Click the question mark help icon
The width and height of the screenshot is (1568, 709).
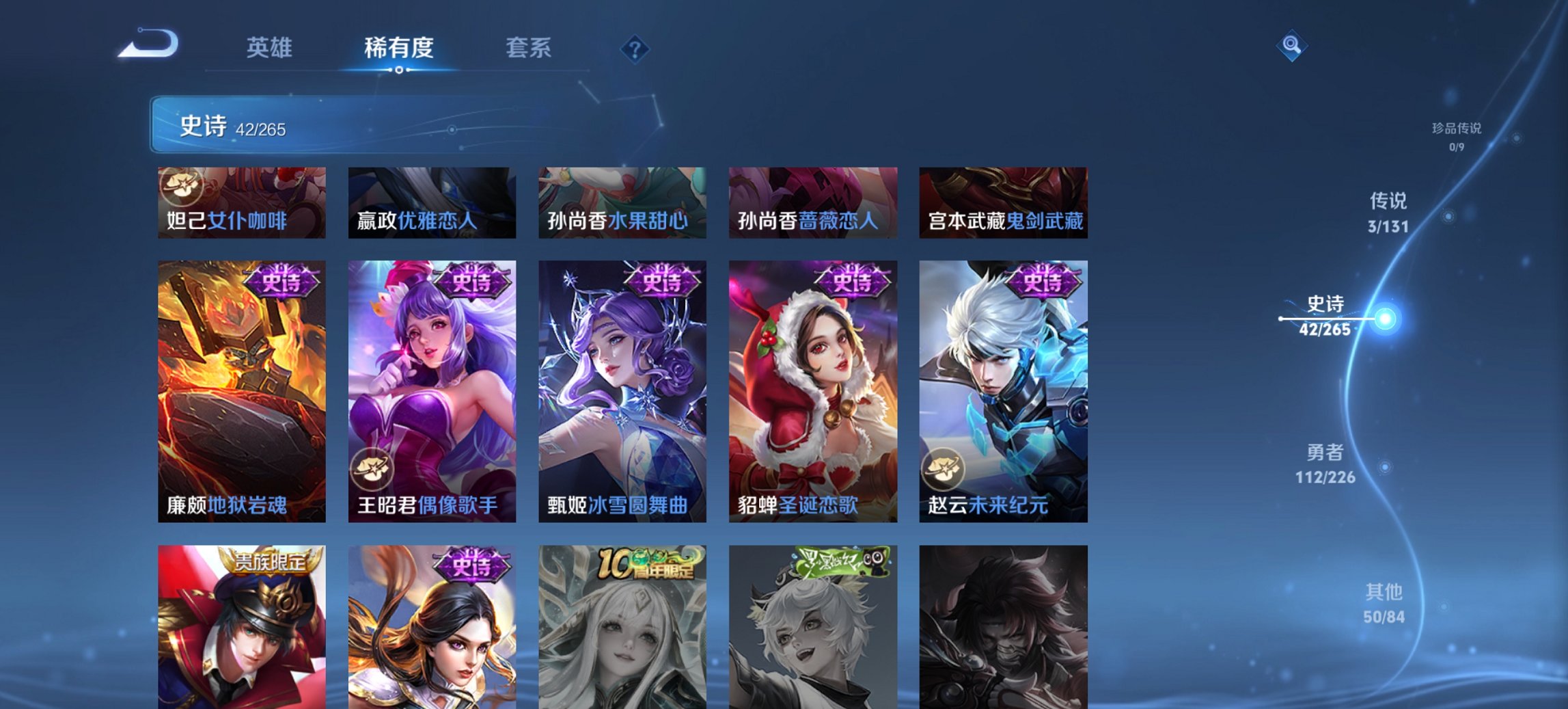635,49
